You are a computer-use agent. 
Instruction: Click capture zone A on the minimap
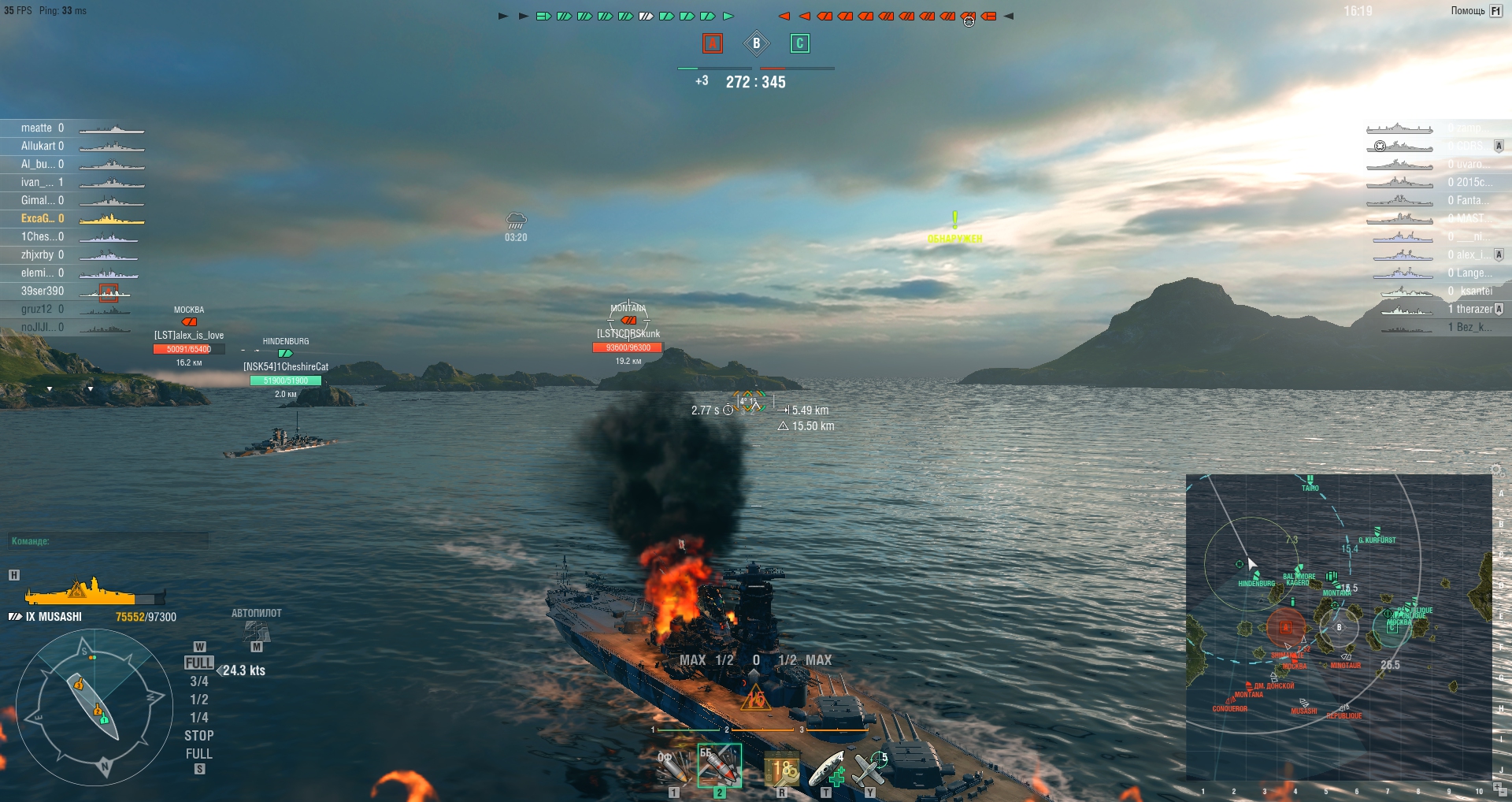point(1285,627)
